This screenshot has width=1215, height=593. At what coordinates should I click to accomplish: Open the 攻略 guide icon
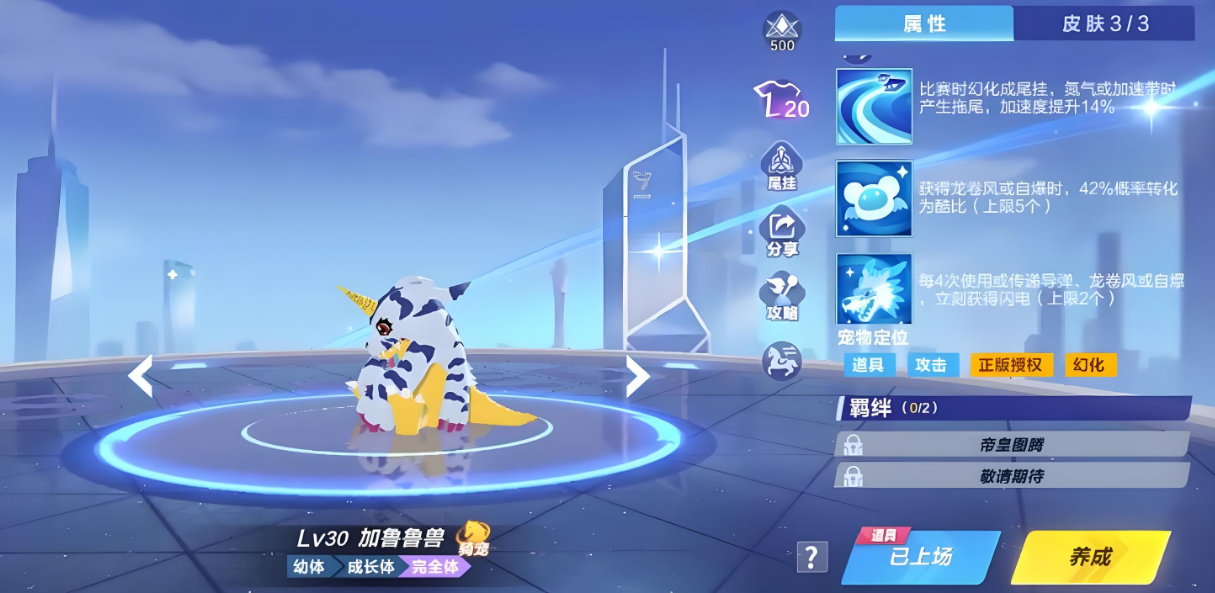pyautogui.click(x=781, y=296)
